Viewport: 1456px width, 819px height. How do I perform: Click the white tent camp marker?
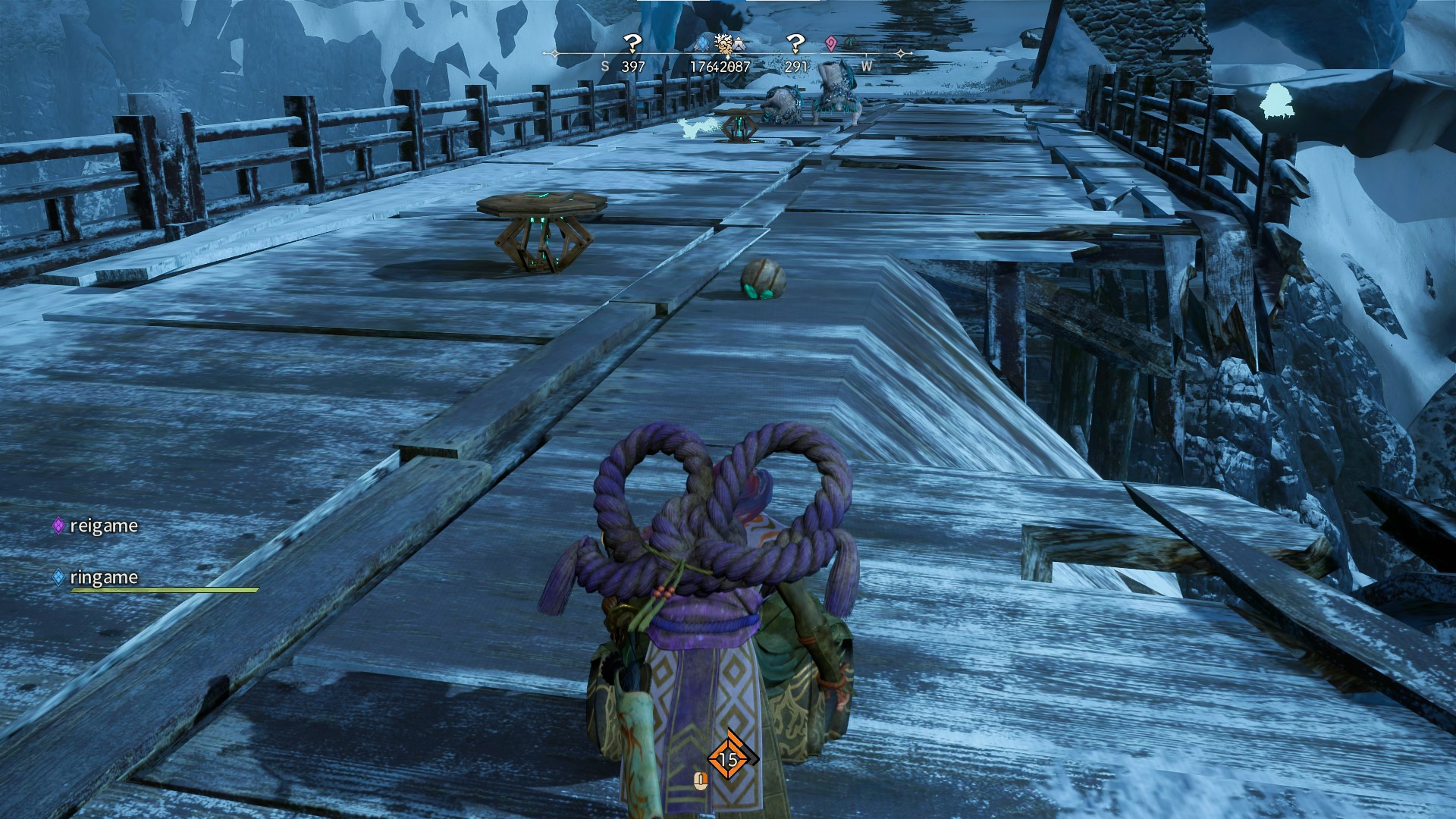click(x=739, y=45)
